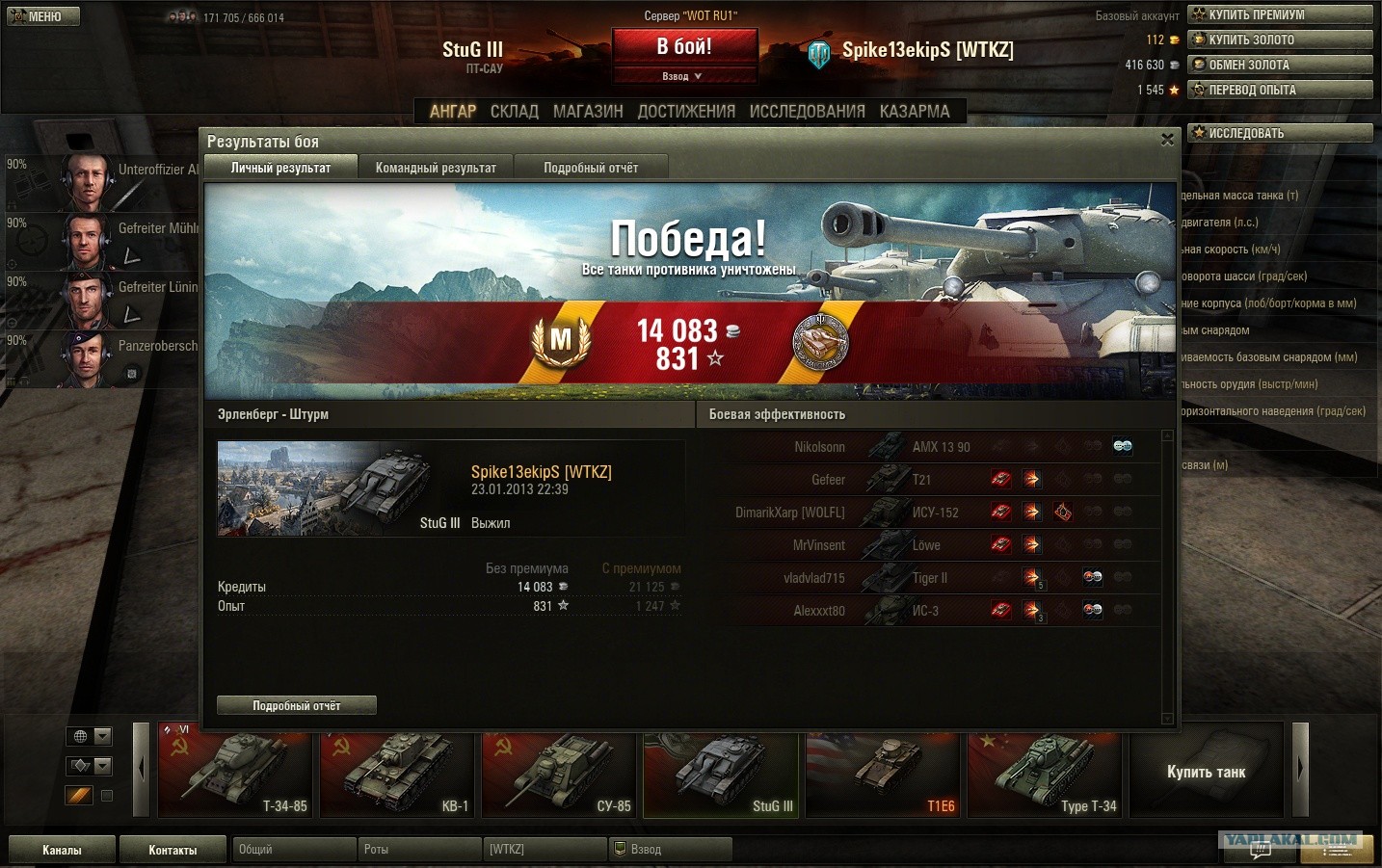Open the ИССЛЕДОВАНИЯ section

[x=807, y=112]
